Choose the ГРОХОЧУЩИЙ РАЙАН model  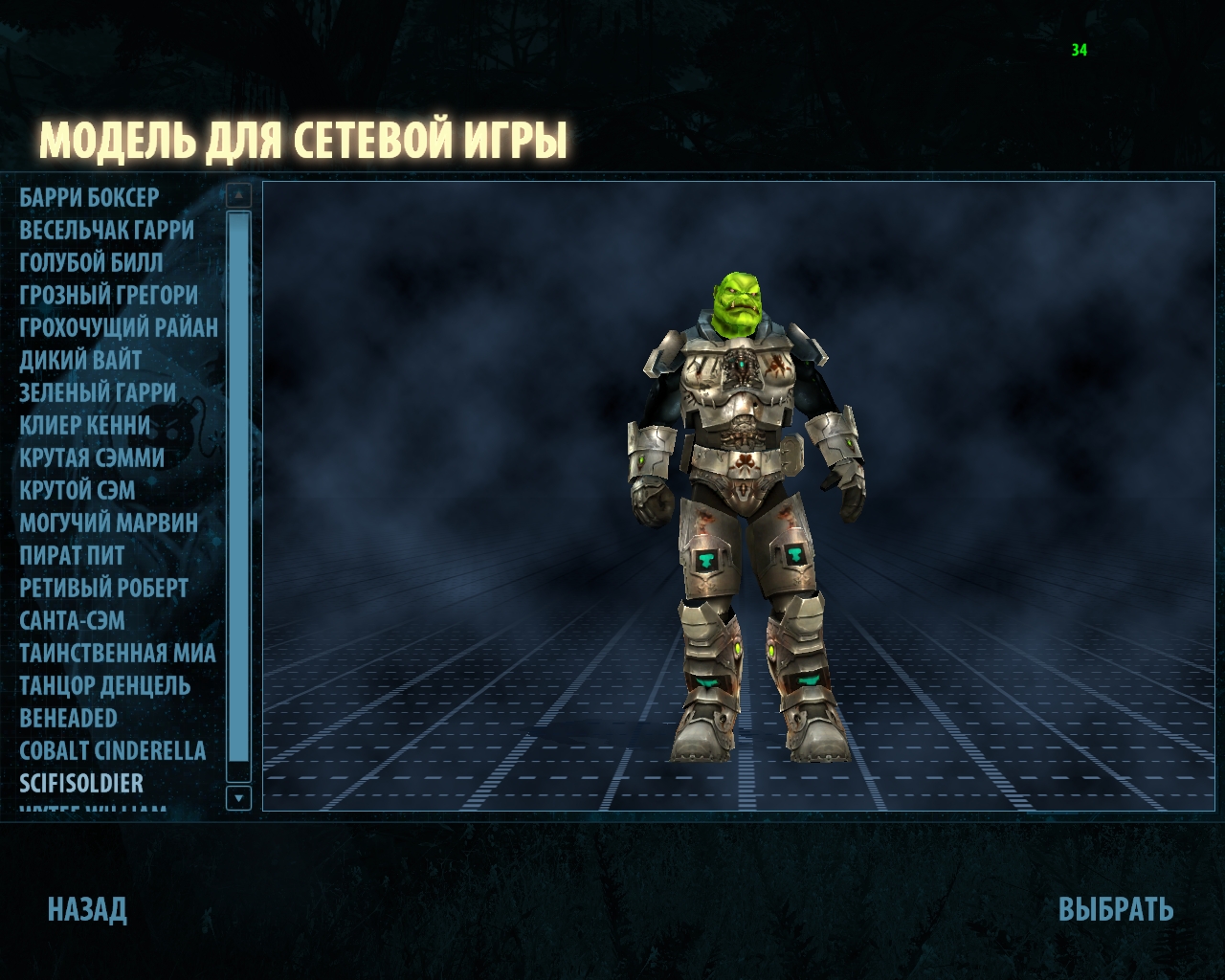pyautogui.click(x=119, y=328)
